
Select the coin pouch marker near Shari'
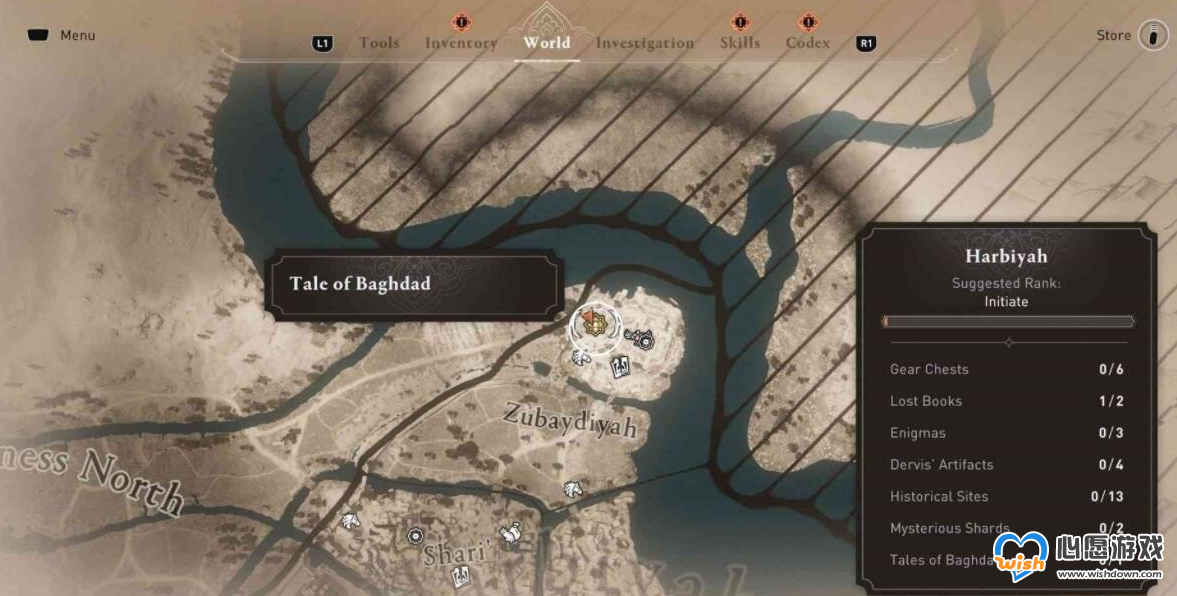(510, 533)
